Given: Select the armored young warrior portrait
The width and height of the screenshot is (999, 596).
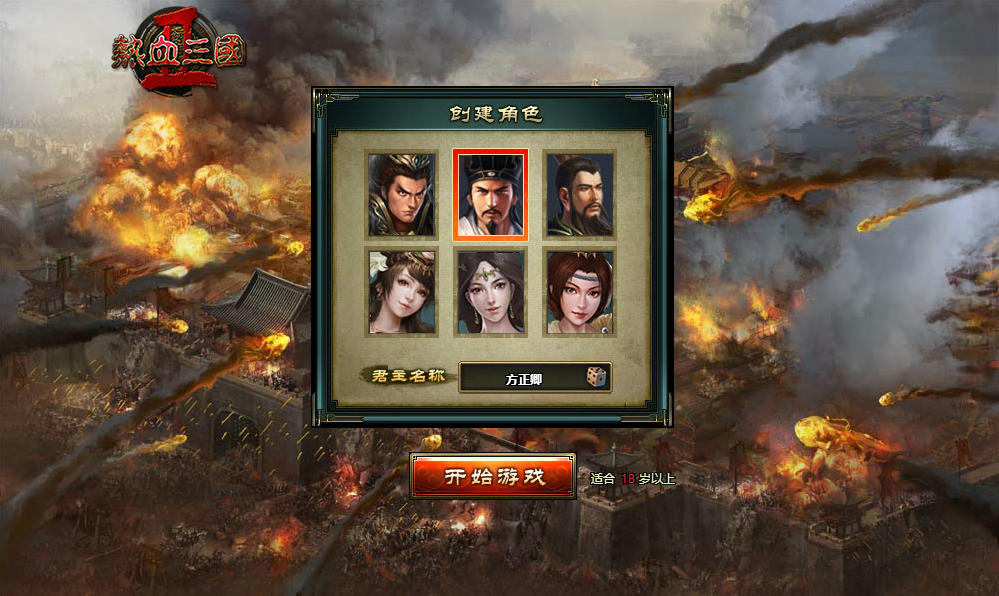Looking at the screenshot, I should pyautogui.click(x=401, y=194).
